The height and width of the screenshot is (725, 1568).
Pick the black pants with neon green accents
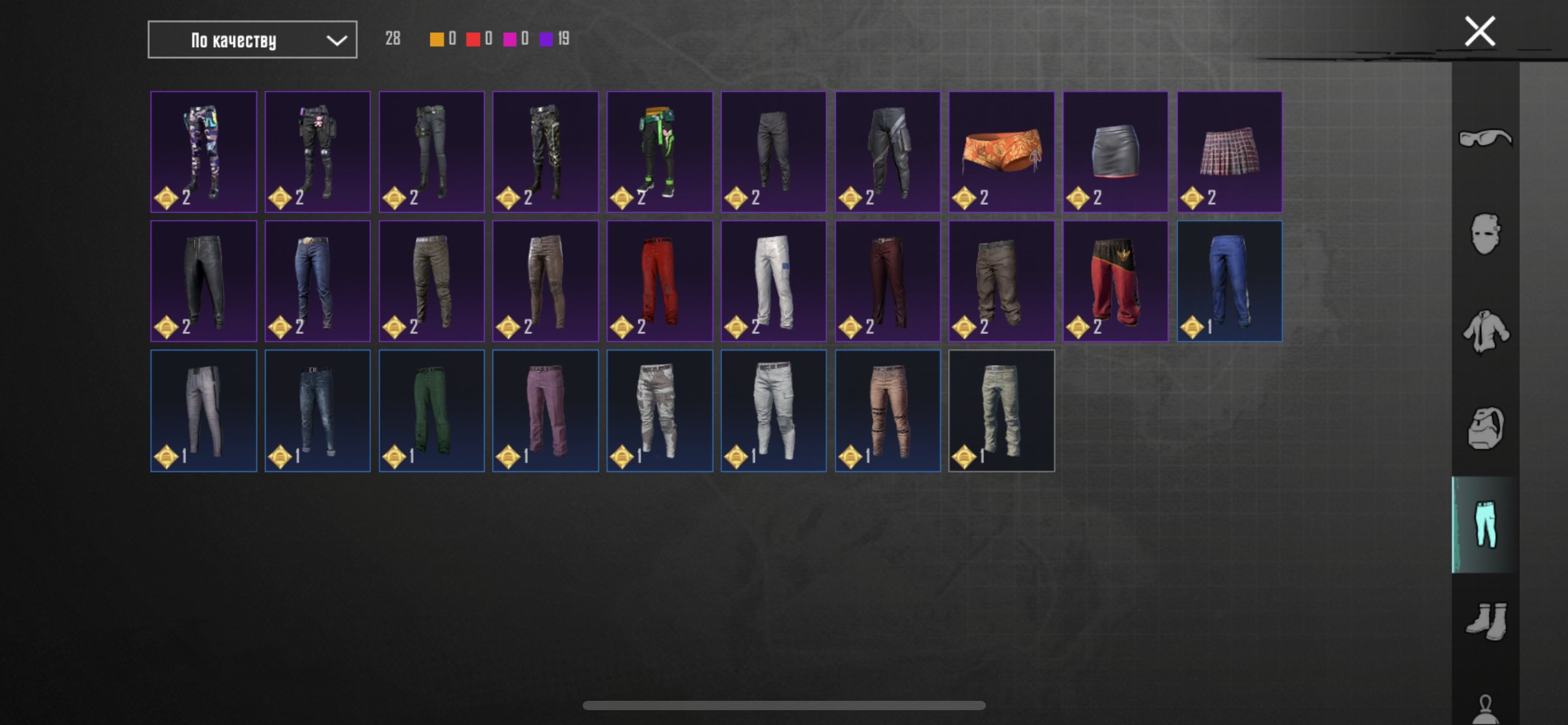(660, 152)
